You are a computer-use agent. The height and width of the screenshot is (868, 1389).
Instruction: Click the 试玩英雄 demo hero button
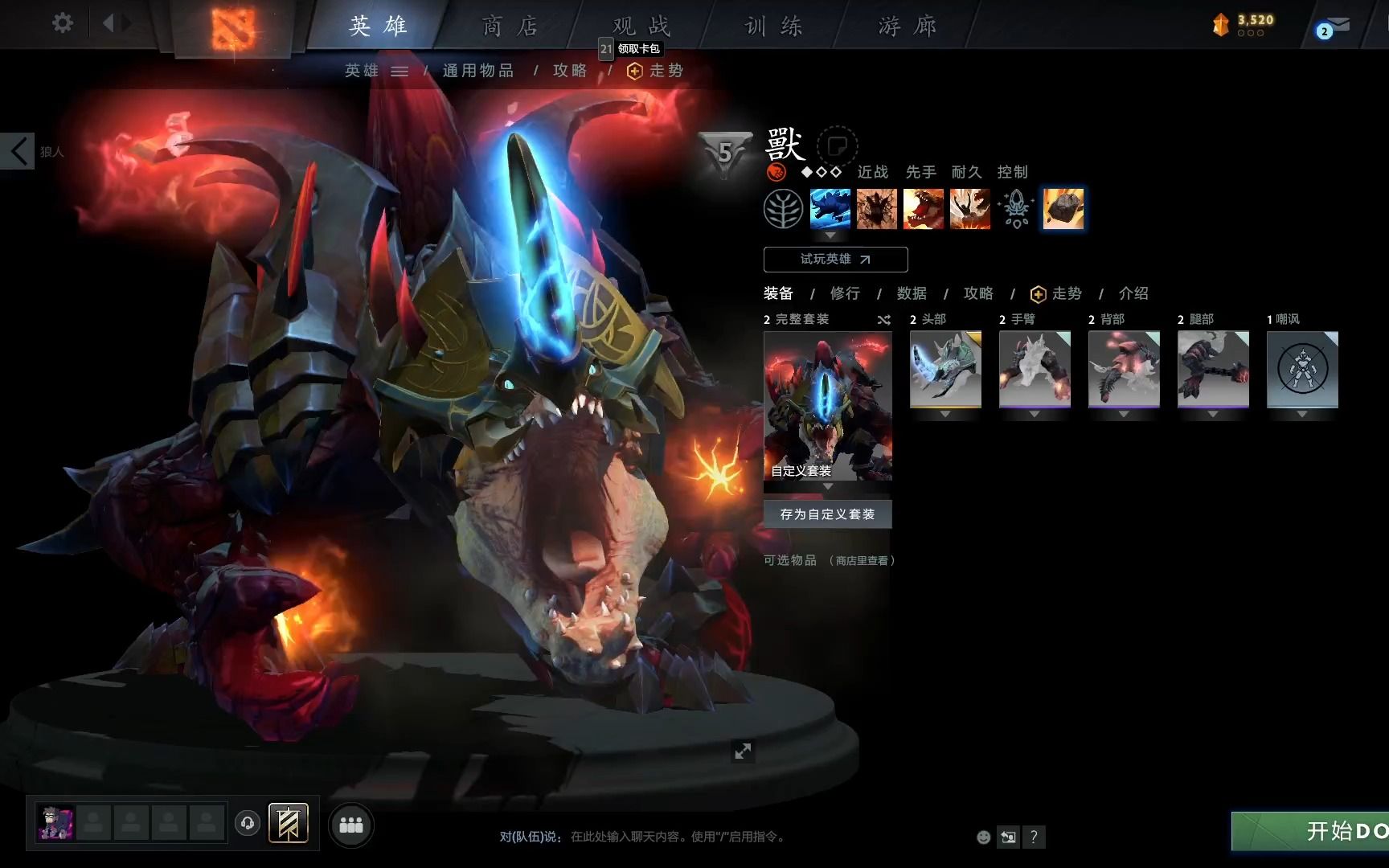click(835, 260)
